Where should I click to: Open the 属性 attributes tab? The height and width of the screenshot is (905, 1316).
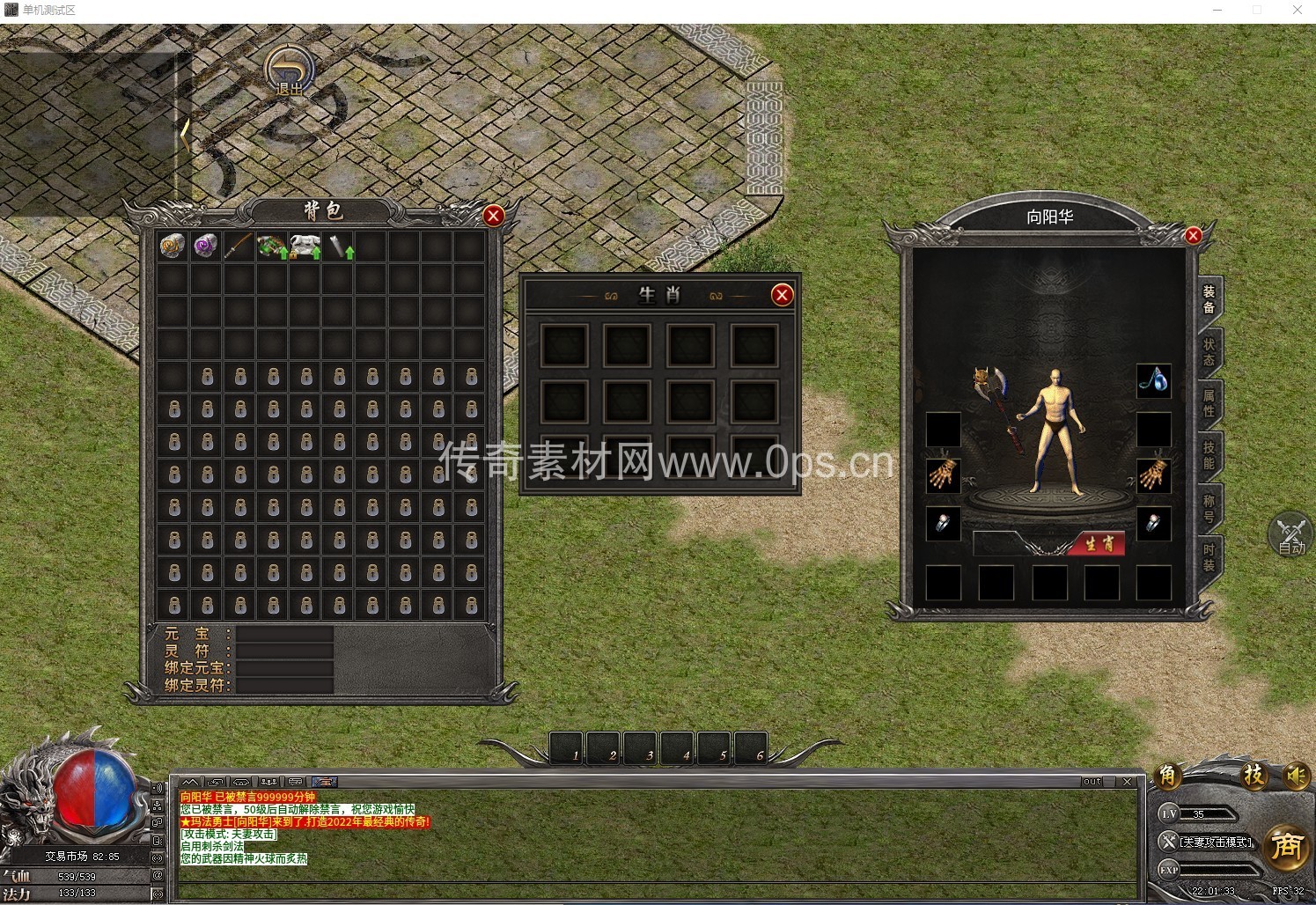tap(1209, 403)
